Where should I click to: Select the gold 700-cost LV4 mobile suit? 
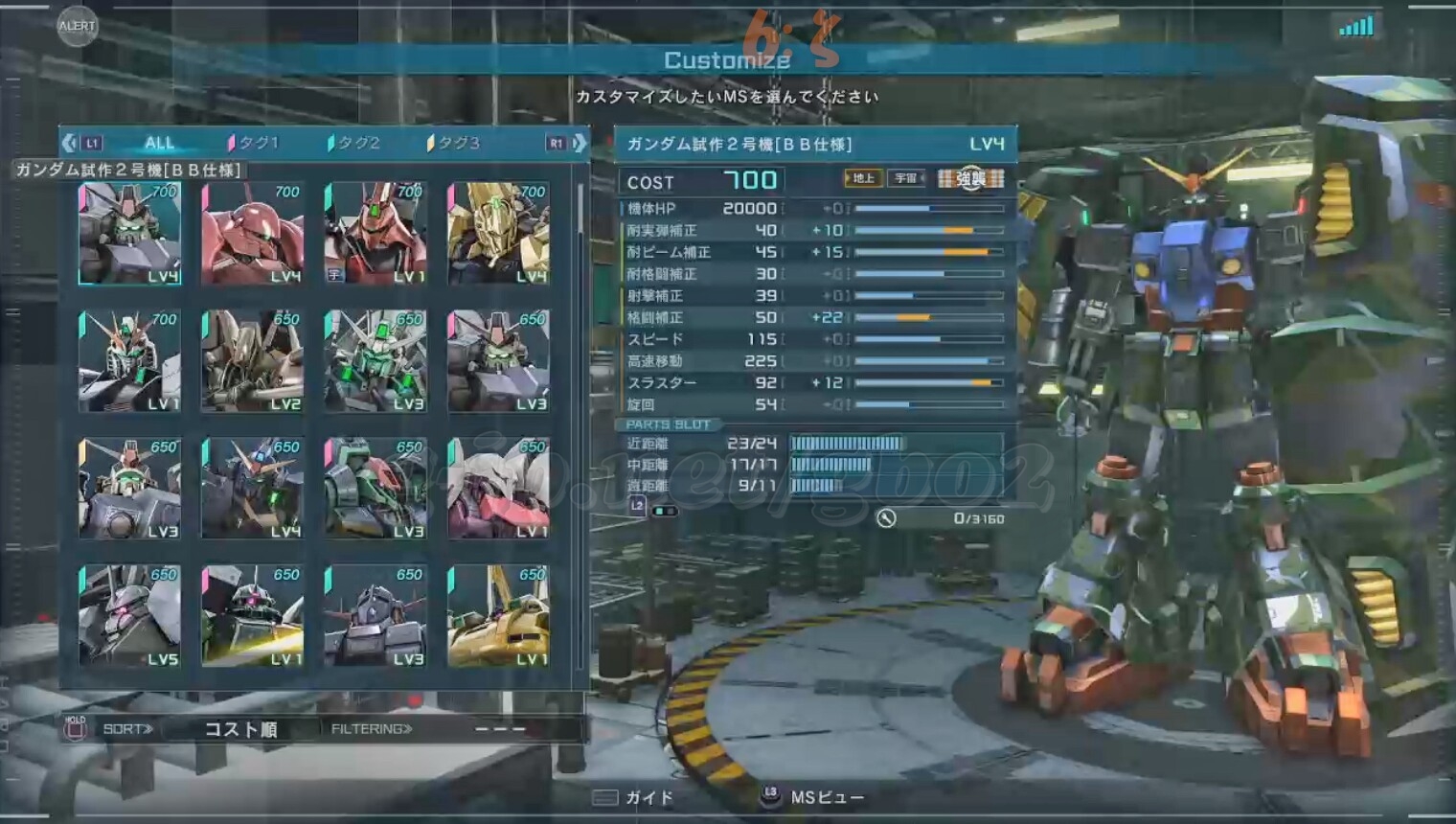(x=498, y=233)
